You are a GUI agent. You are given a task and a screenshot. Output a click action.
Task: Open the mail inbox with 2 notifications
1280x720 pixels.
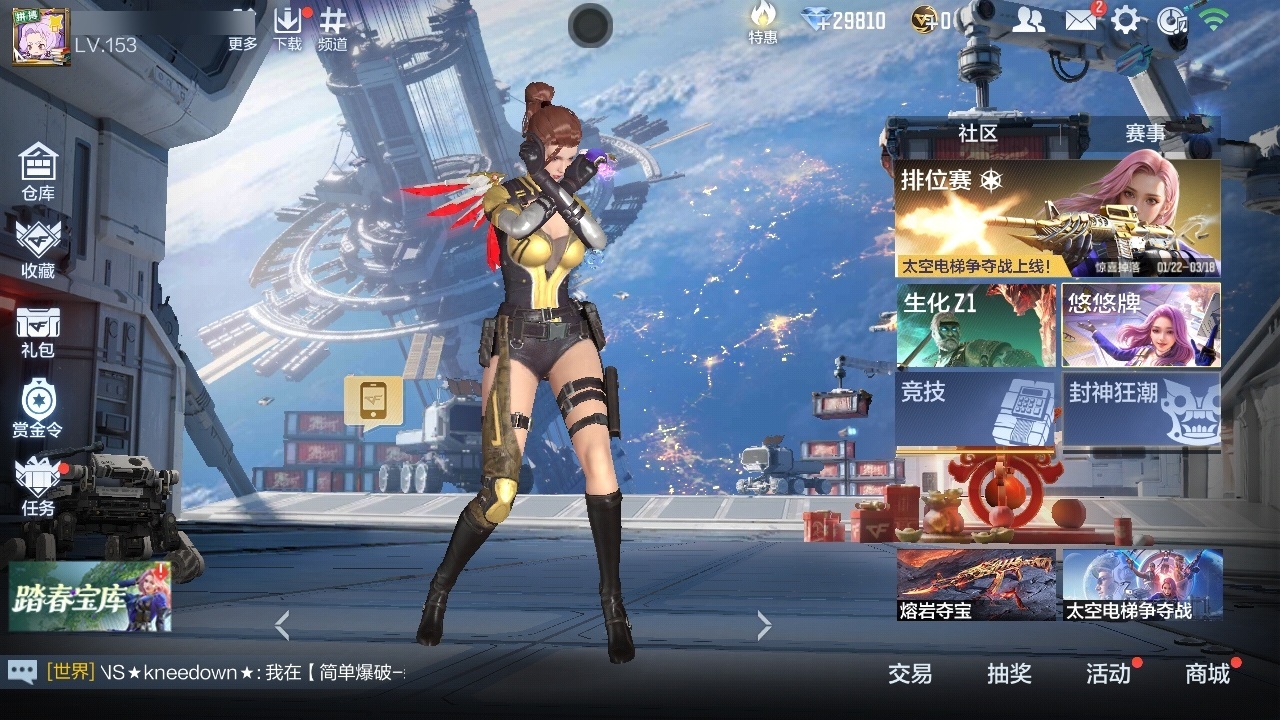pyautogui.click(x=1080, y=20)
